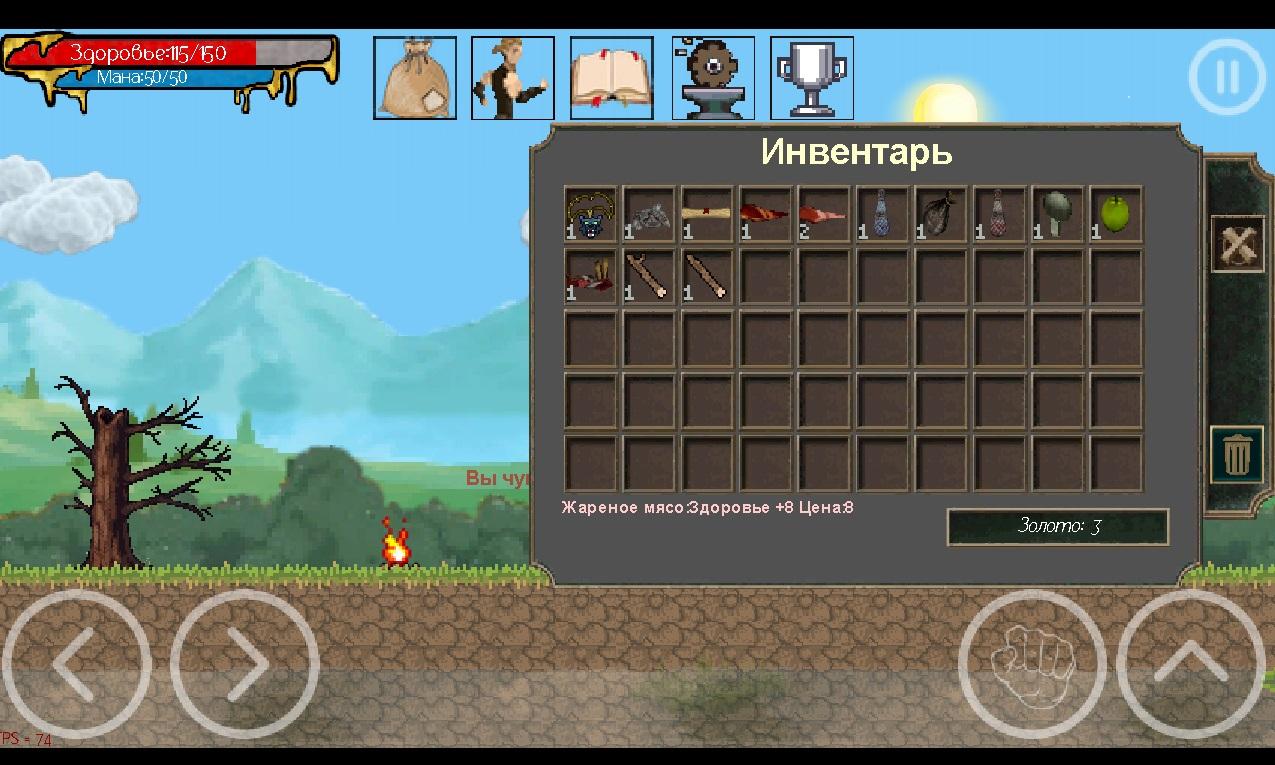Select the green mushroom item
Screen dimensions: 1275x765
(x=1058, y=214)
